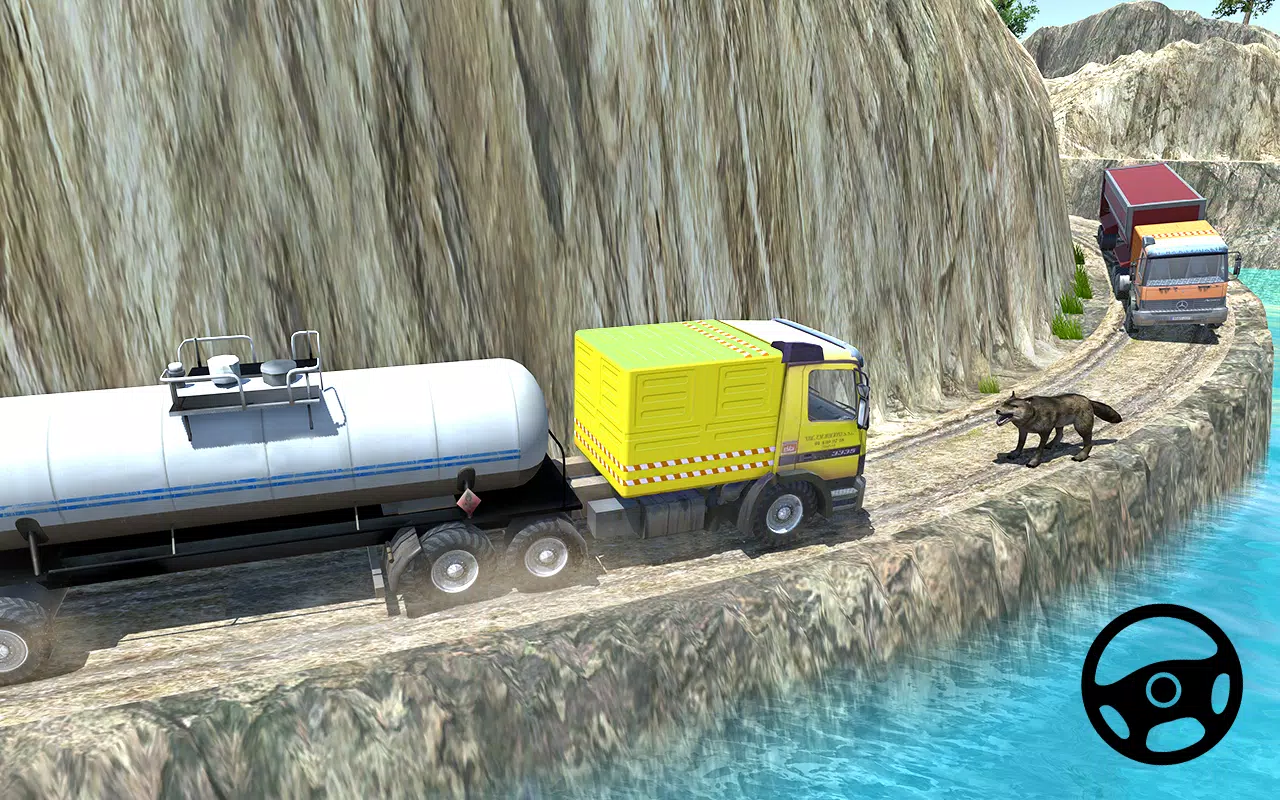The height and width of the screenshot is (800, 1280).
Task: Click the Mercedes logo on the orange truck
Action: point(1182,305)
